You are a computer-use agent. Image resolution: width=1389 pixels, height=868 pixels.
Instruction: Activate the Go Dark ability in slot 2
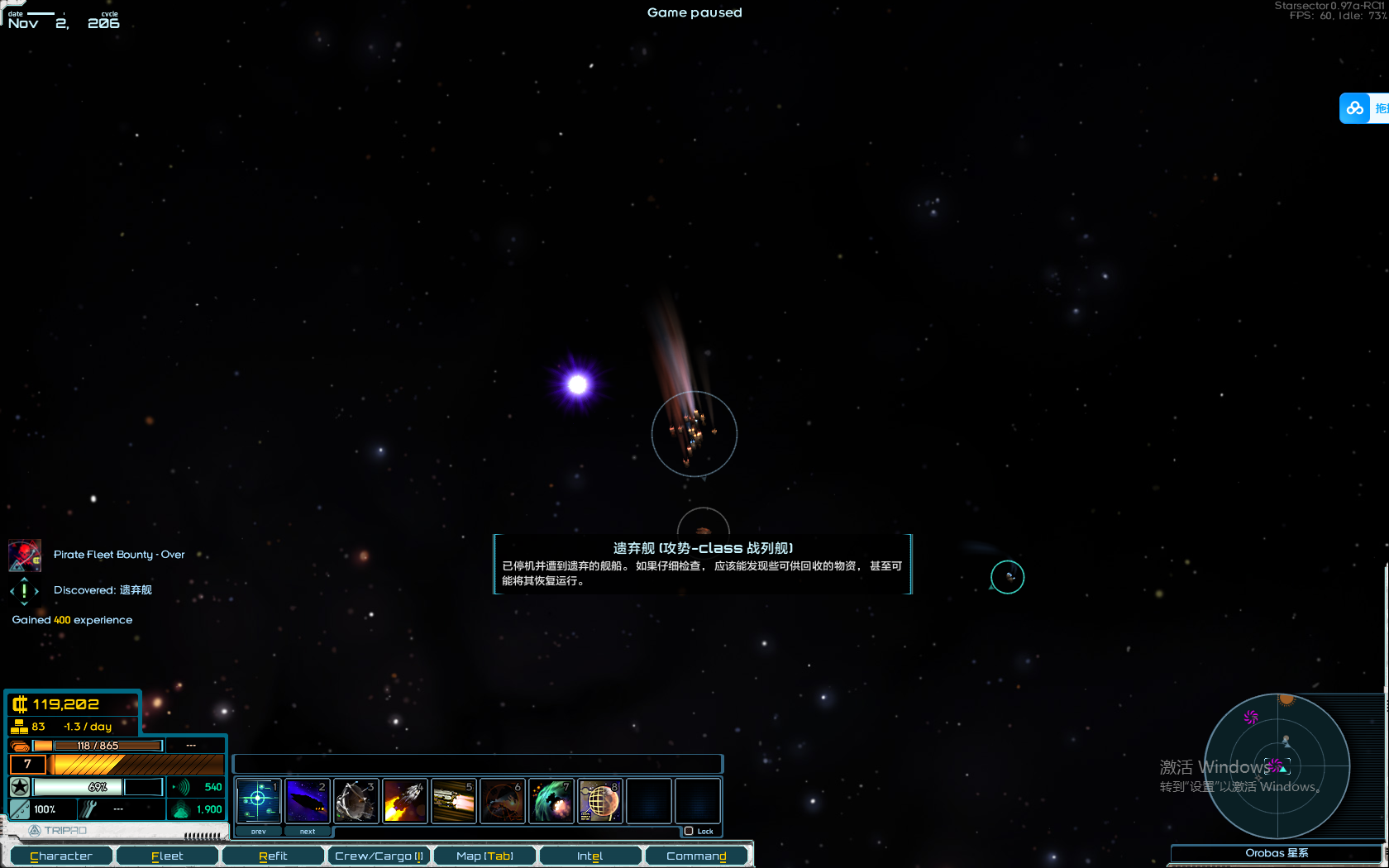pyautogui.click(x=308, y=800)
